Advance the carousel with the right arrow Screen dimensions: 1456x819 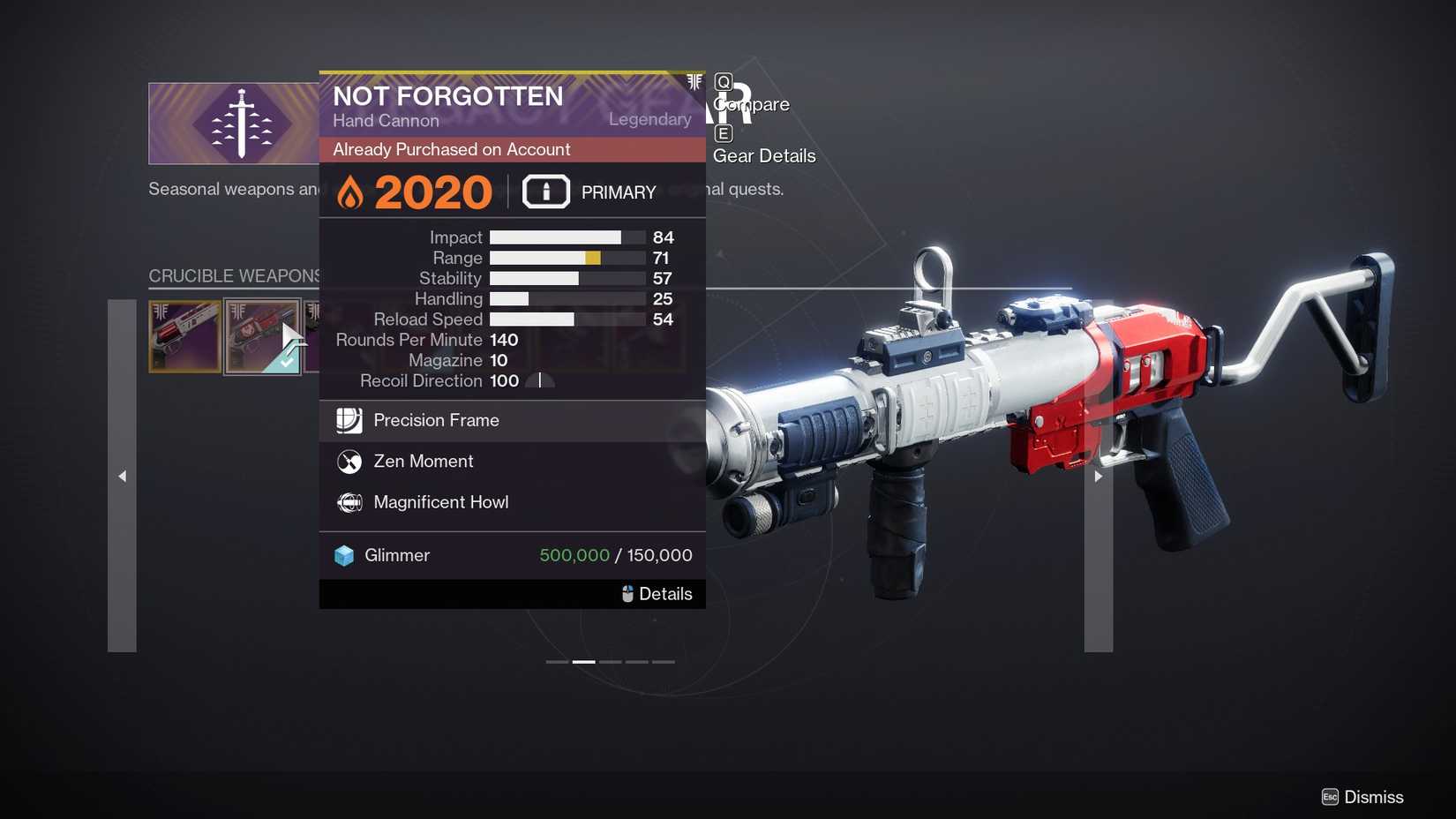click(x=1098, y=476)
